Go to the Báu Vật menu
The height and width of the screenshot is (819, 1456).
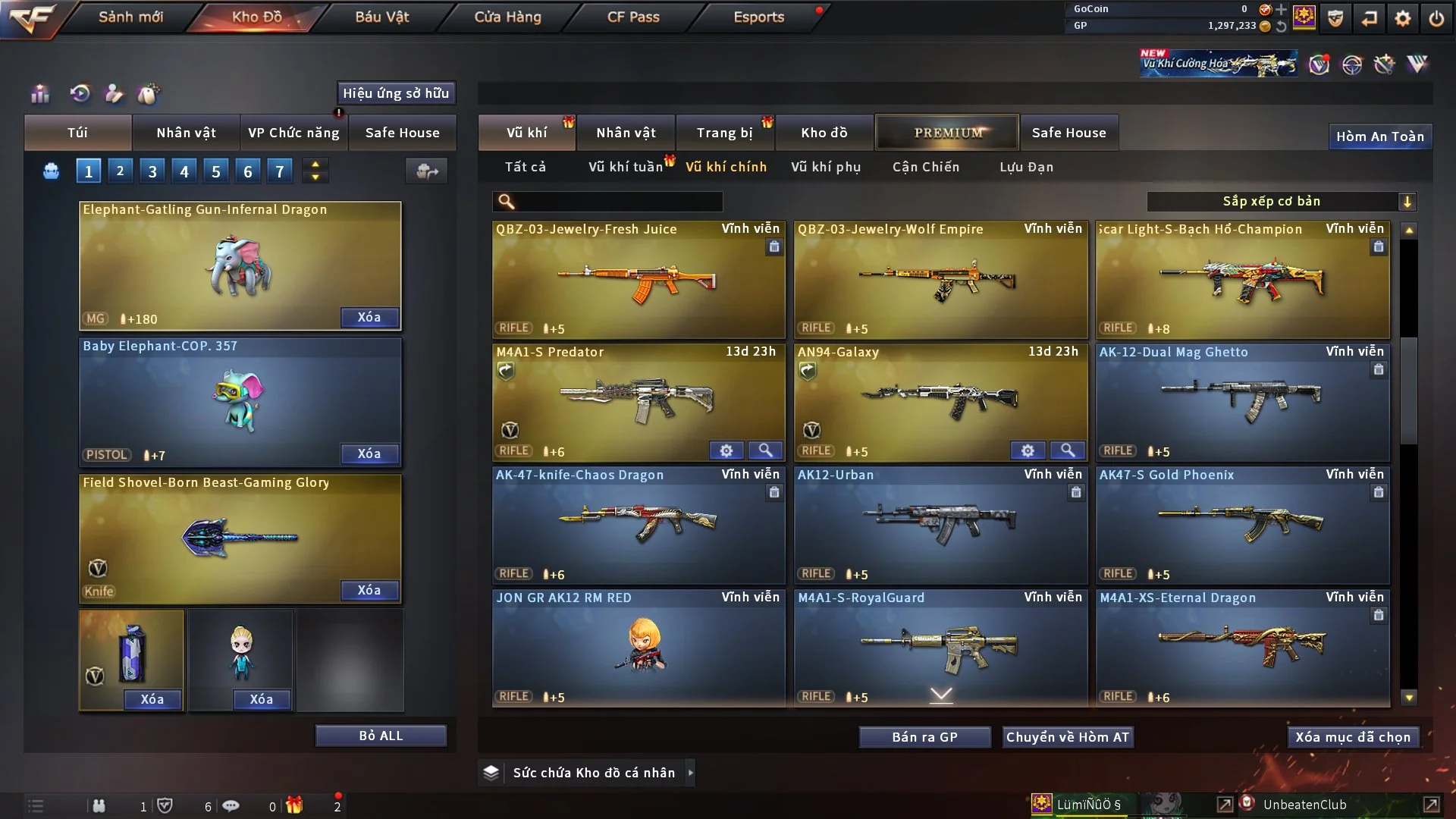pyautogui.click(x=381, y=17)
